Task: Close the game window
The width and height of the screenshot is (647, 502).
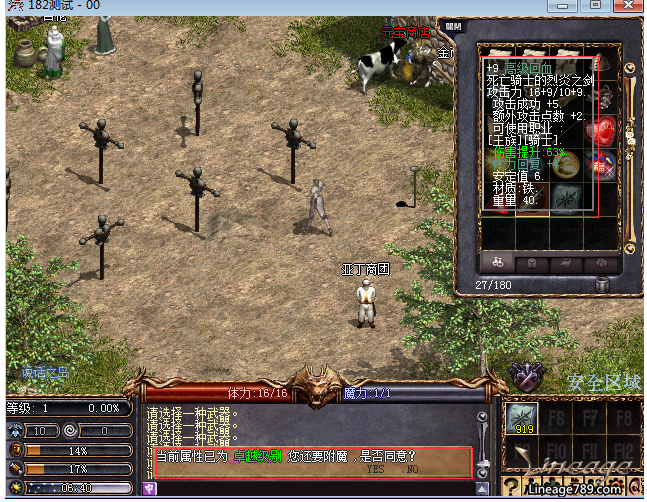Action: click(624, 5)
